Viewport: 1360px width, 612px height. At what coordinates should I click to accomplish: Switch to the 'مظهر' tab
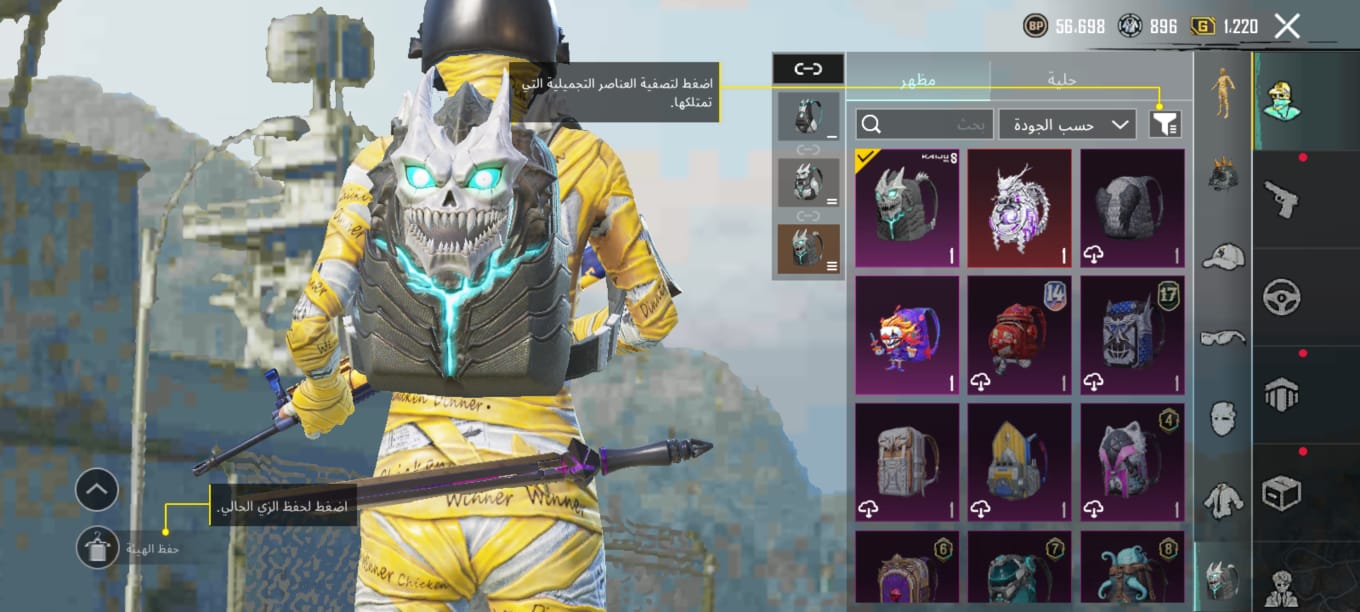point(917,80)
